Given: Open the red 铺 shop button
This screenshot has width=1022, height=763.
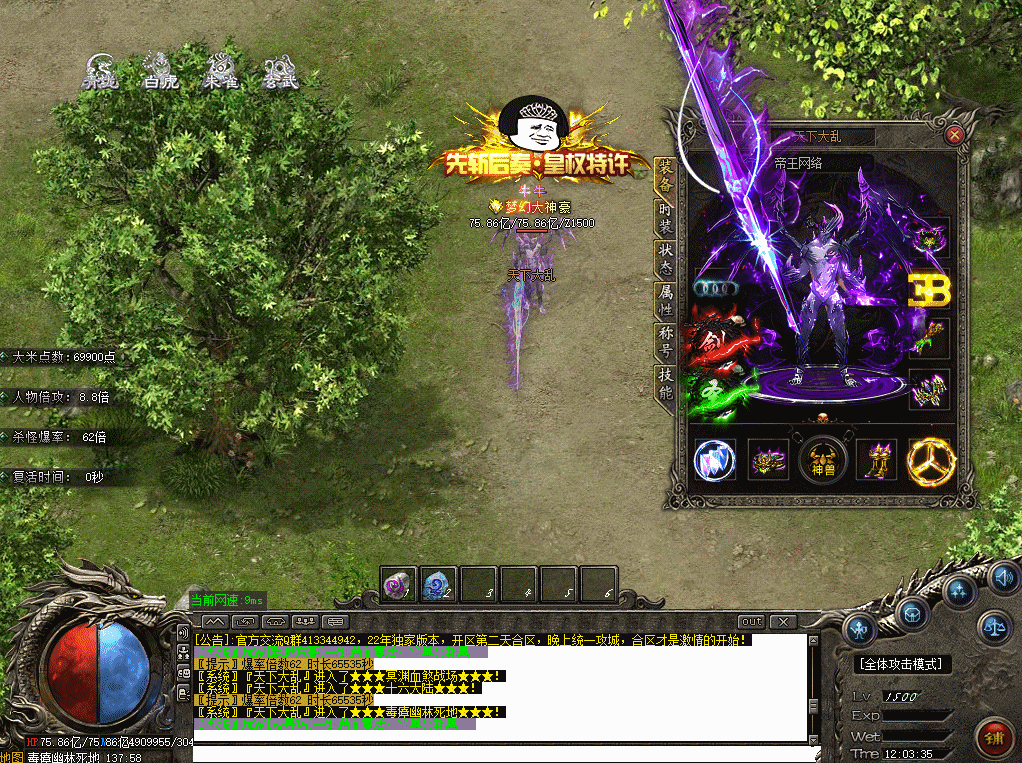Looking at the screenshot, I should (994, 737).
